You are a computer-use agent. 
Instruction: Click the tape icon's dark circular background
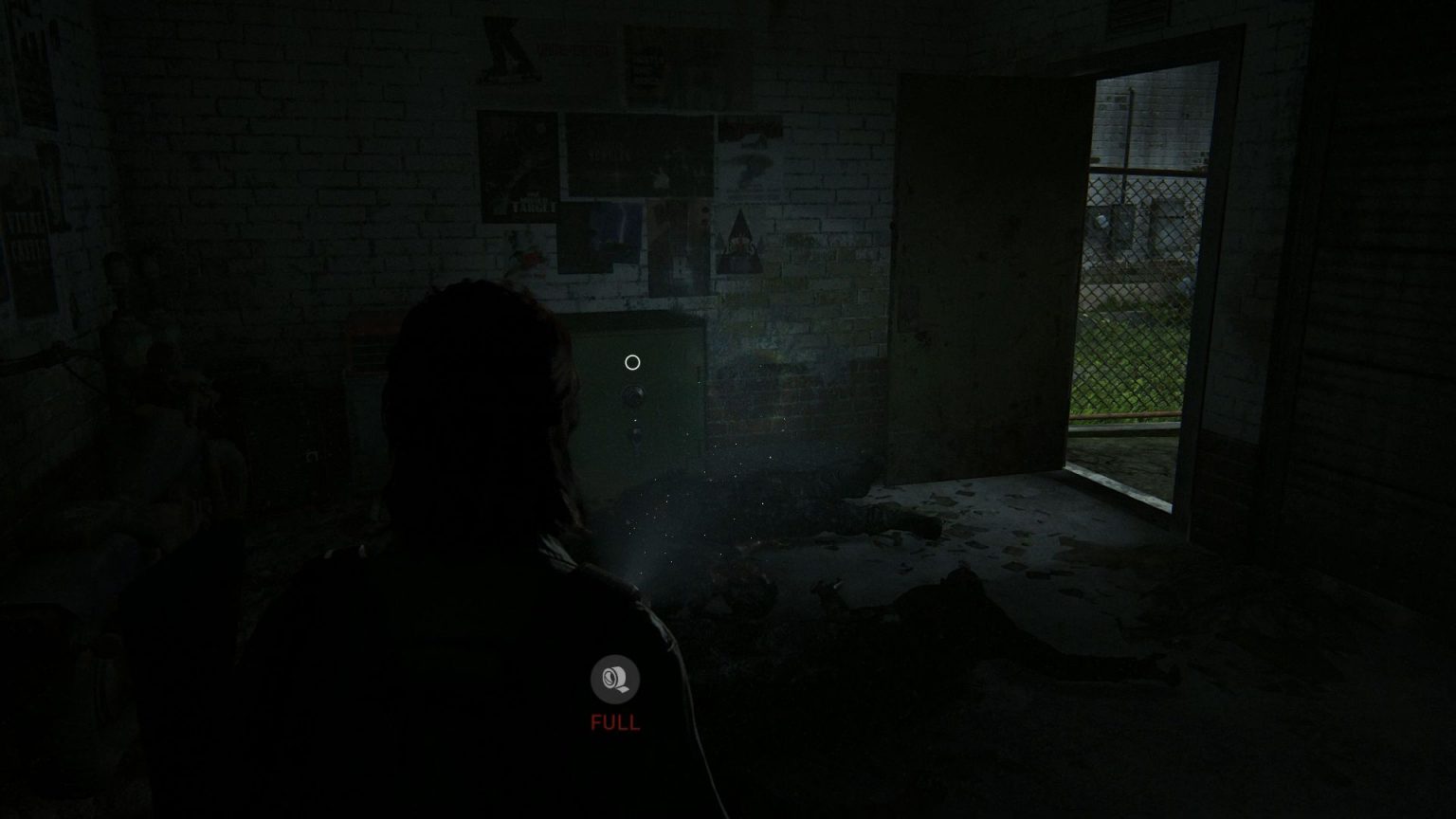[616, 679]
